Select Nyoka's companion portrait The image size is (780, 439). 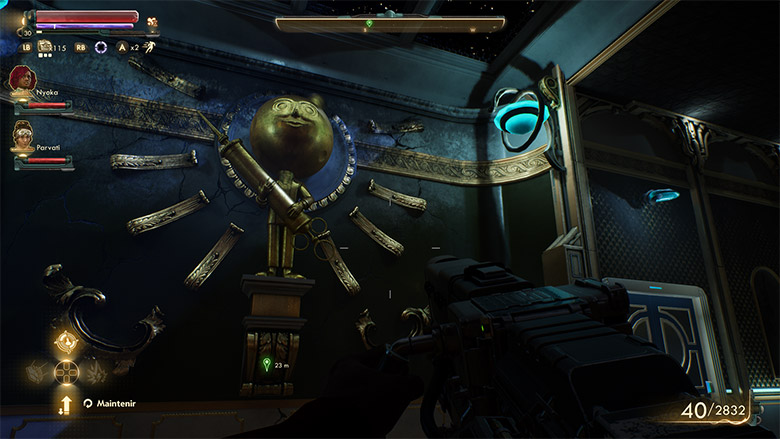coord(21,79)
